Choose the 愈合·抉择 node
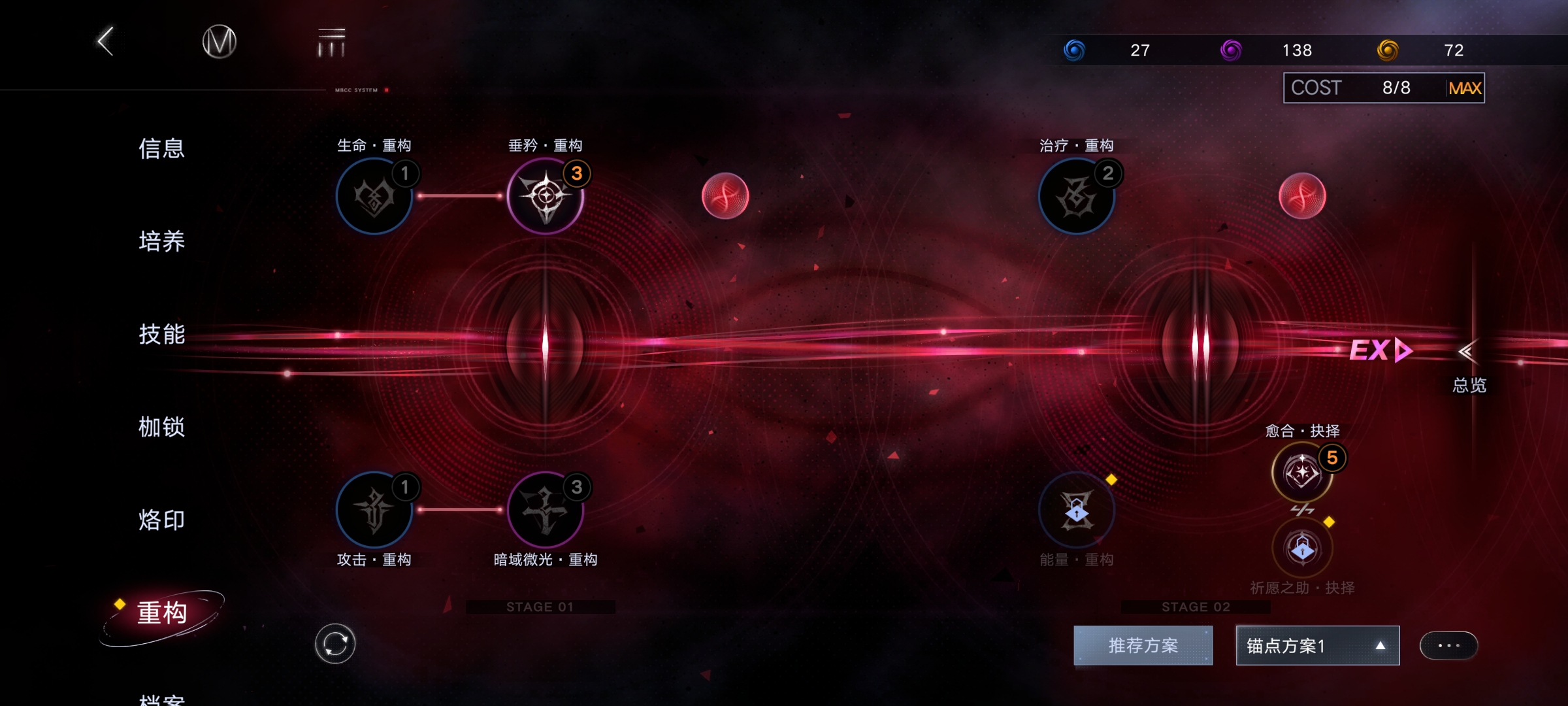The width and height of the screenshot is (1568, 706). [1302, 472]
